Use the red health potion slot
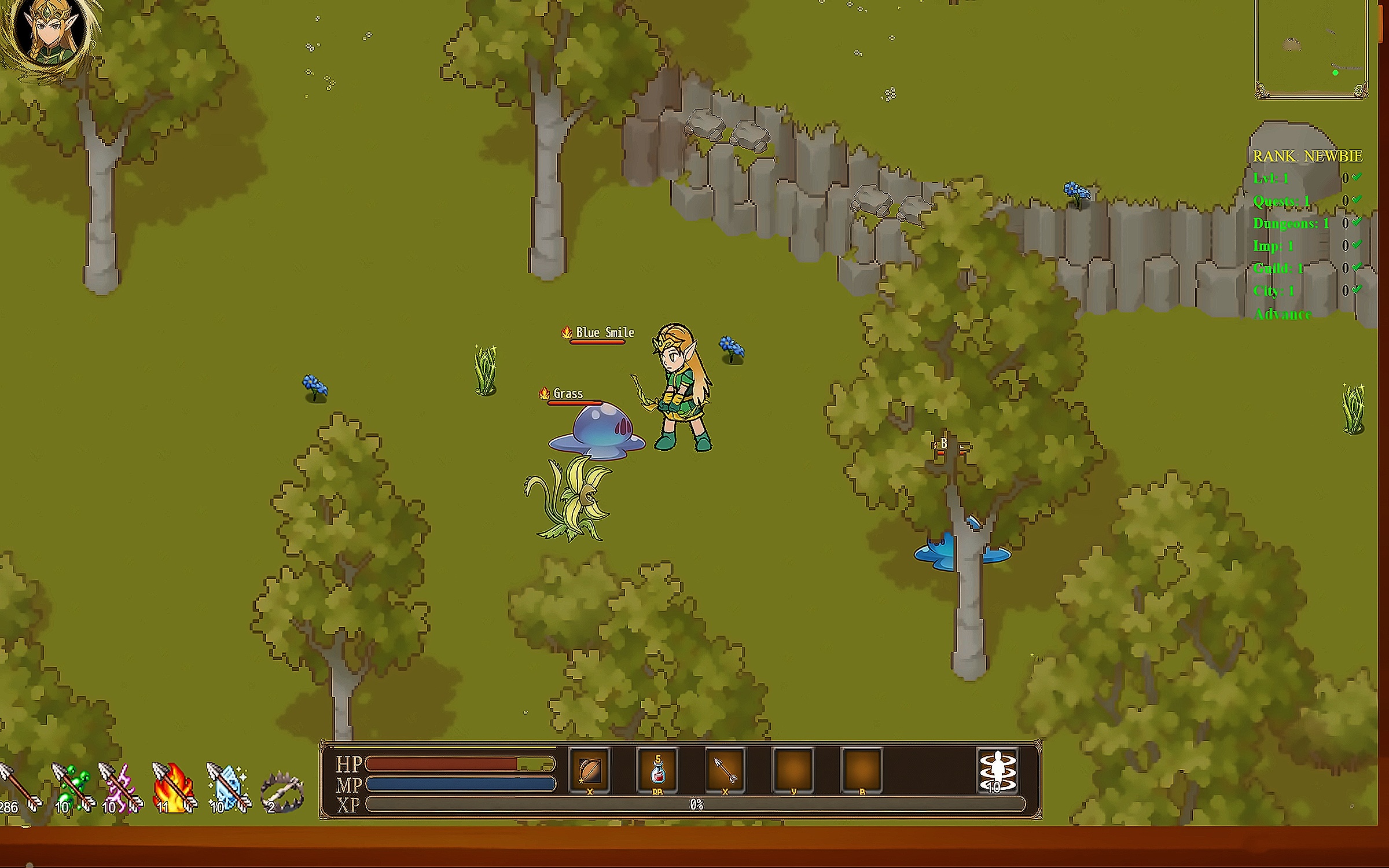 [x=657, y=770]
